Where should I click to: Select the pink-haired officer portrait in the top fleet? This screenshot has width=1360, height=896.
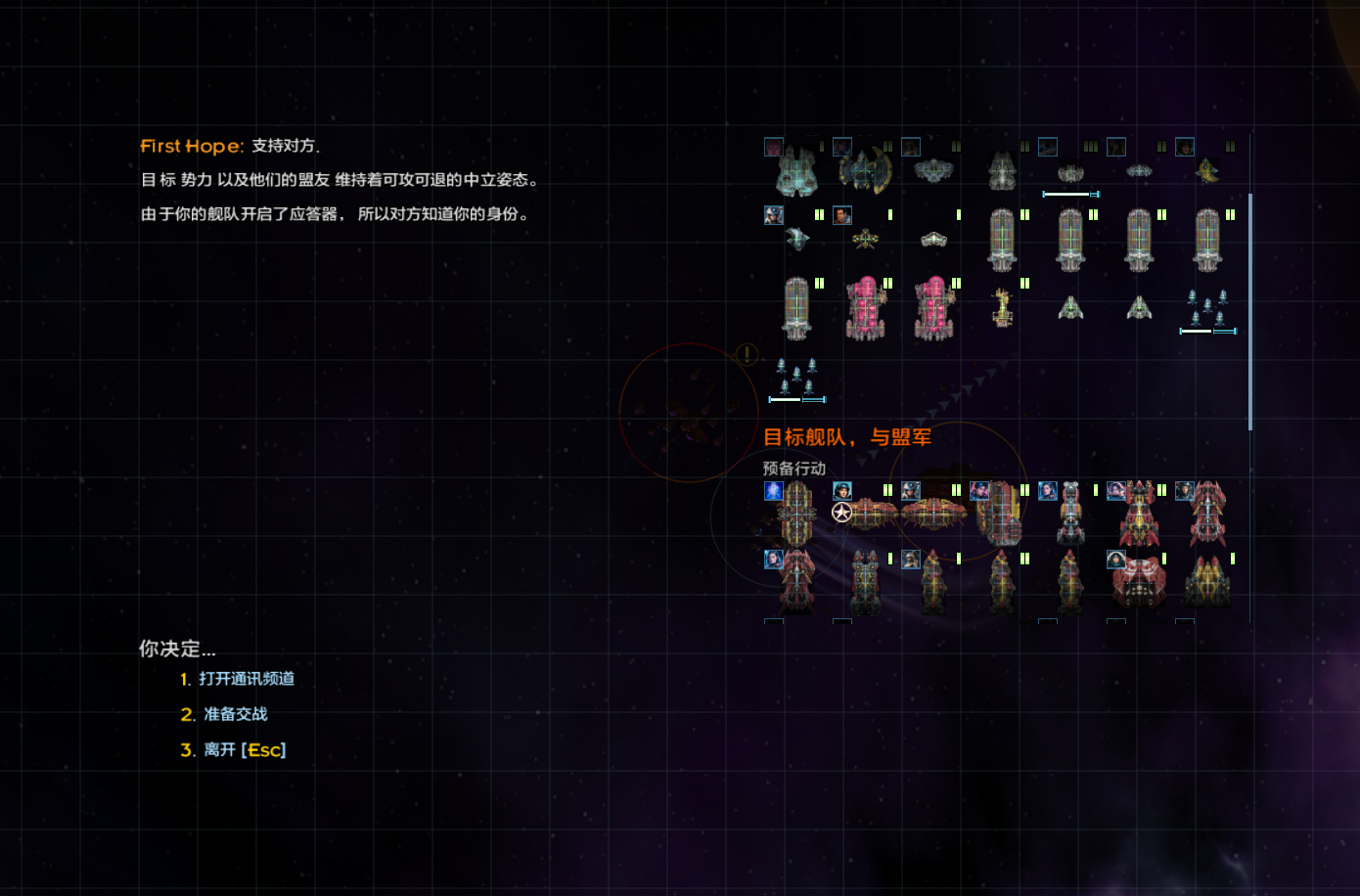[773, 146]
